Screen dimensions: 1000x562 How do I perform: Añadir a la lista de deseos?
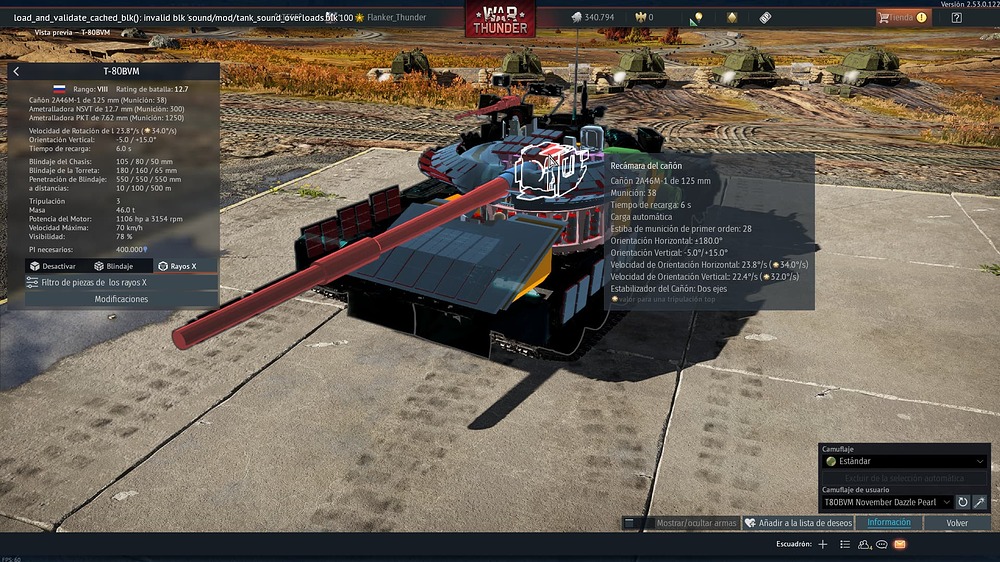[798, 523]
